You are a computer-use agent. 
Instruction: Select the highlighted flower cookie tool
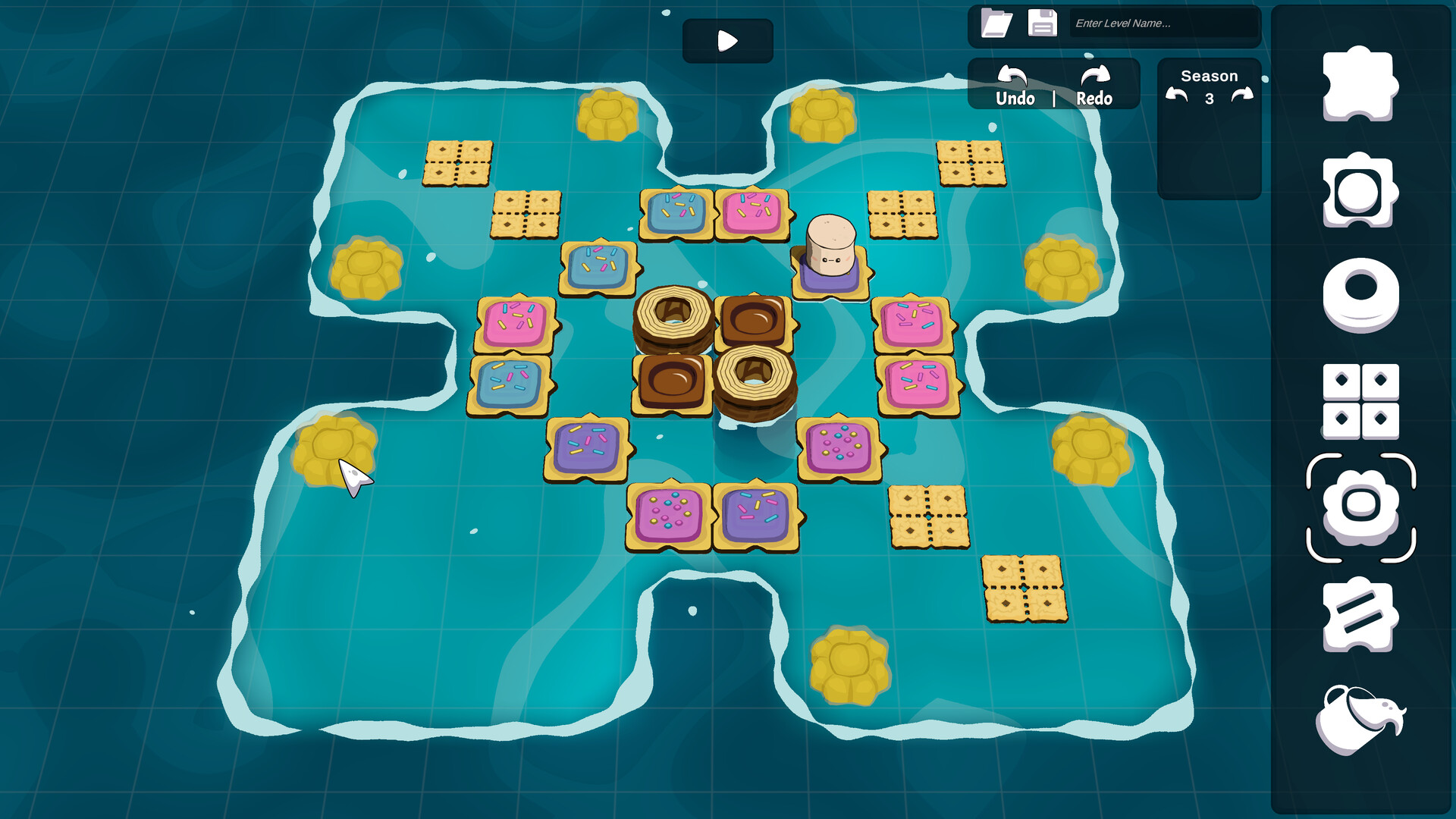point(1360,510)
